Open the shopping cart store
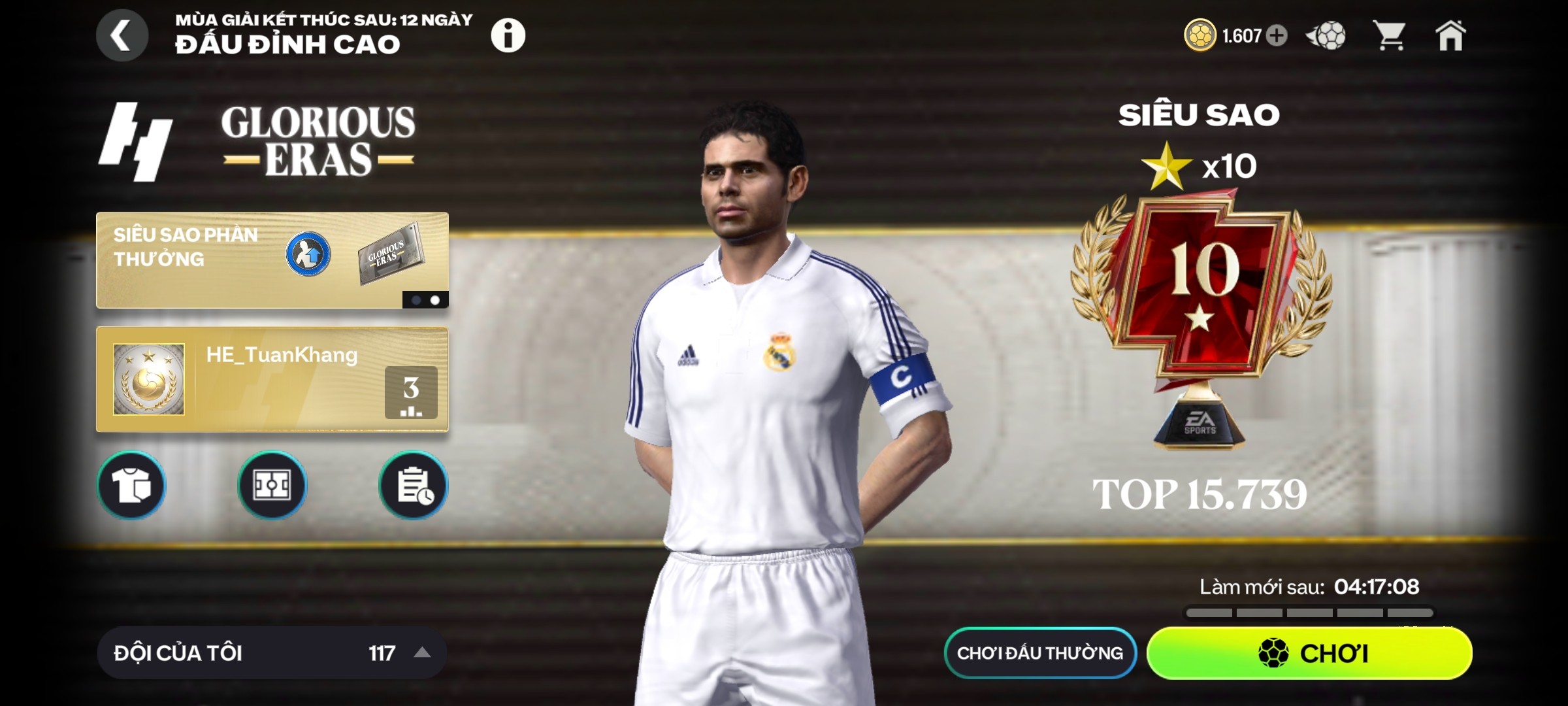Screen dimensions: 1568x706 tap(1389, 35)
